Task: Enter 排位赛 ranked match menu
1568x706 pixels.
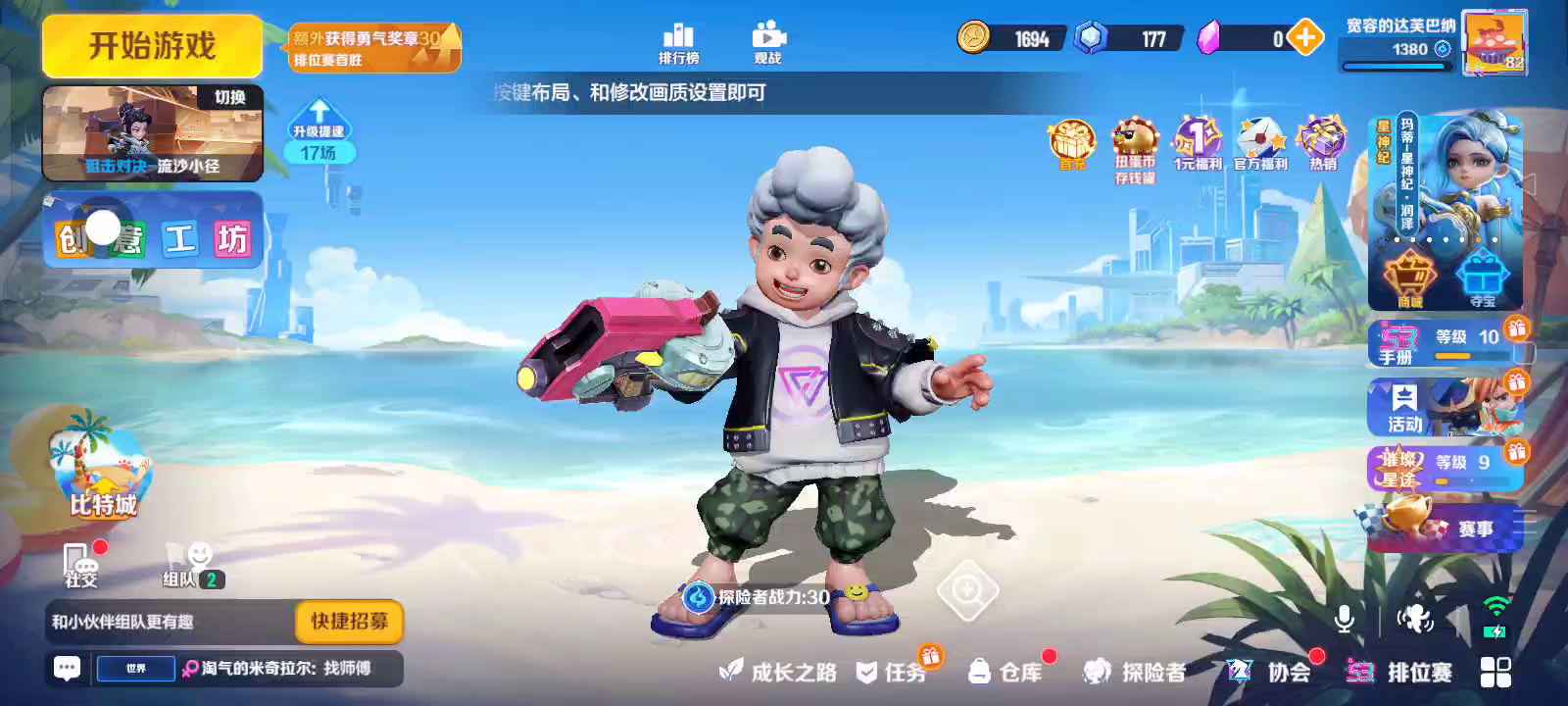Action: coord(1401,672)
